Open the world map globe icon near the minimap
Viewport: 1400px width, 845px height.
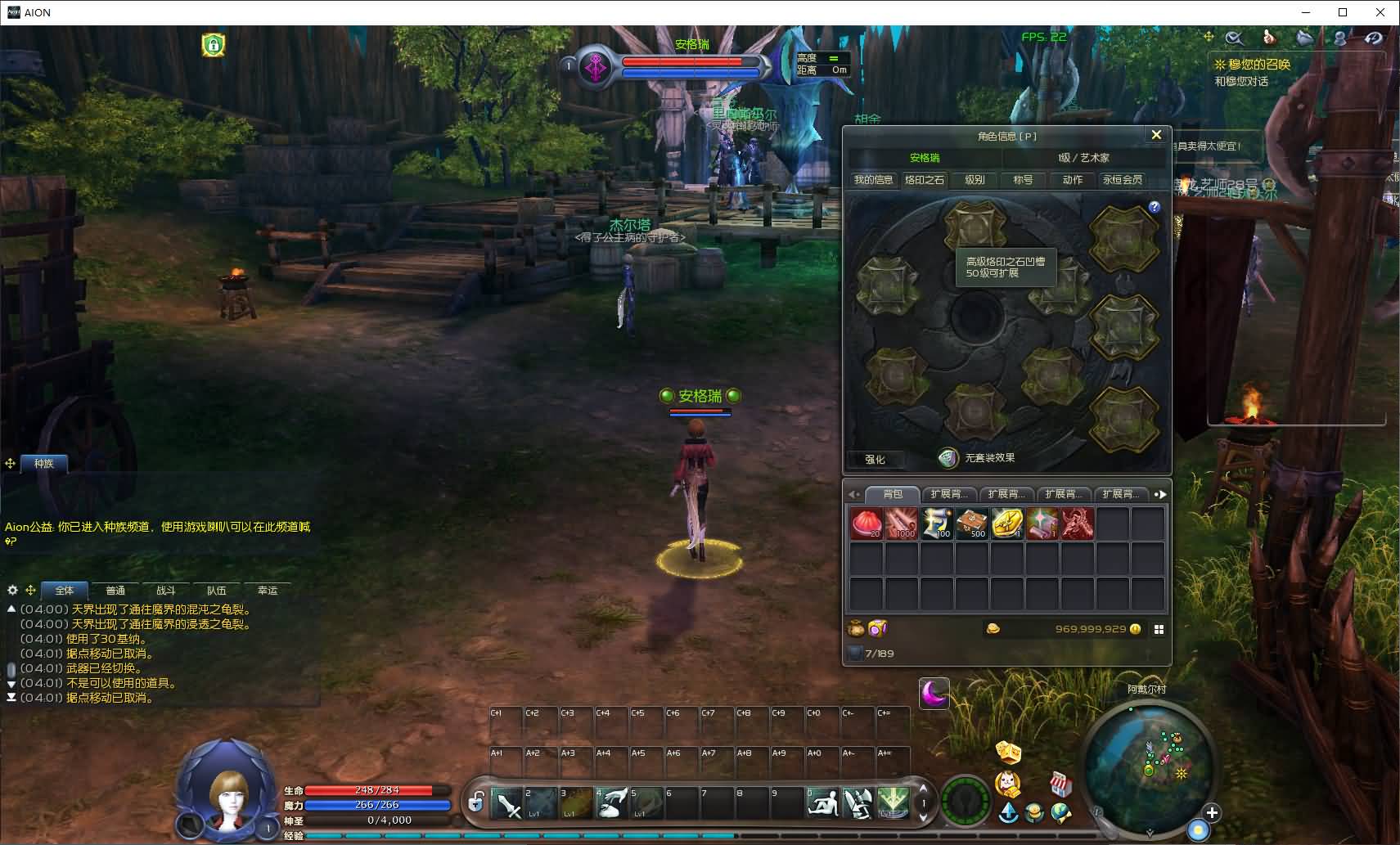(1060, 812)
